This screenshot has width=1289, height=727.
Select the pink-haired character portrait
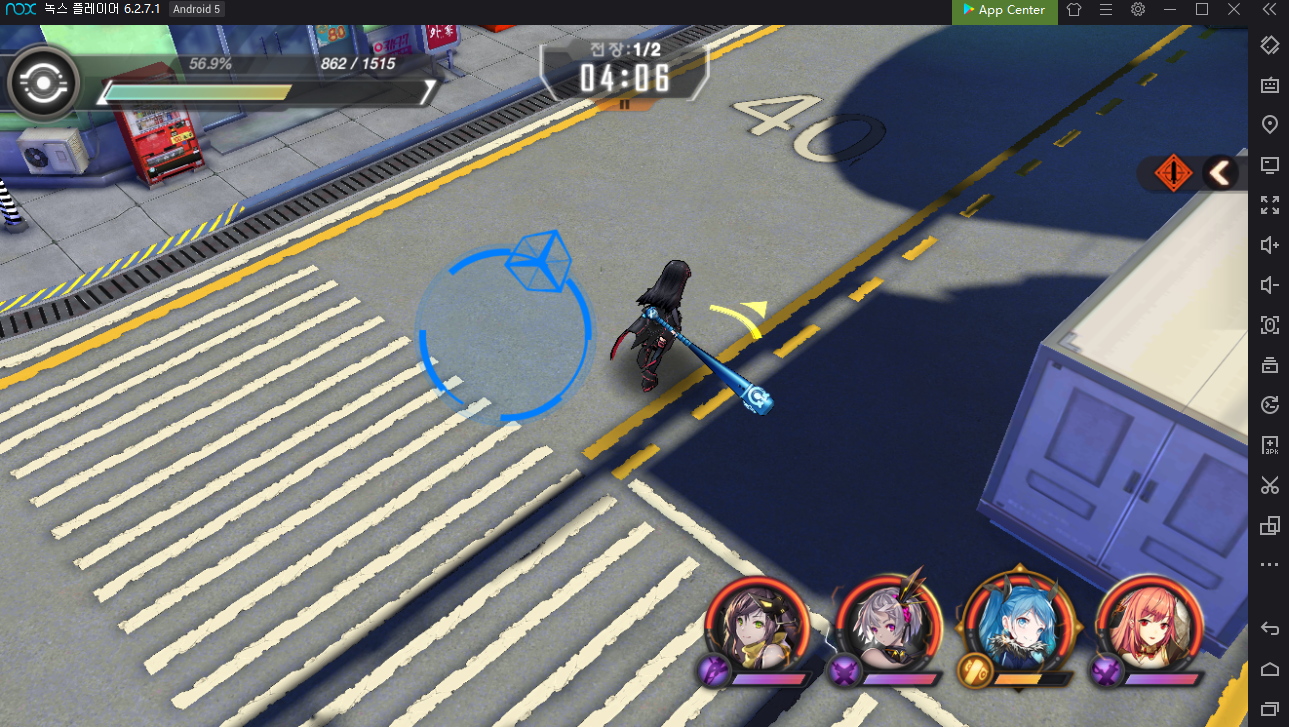click(1148, 627)
